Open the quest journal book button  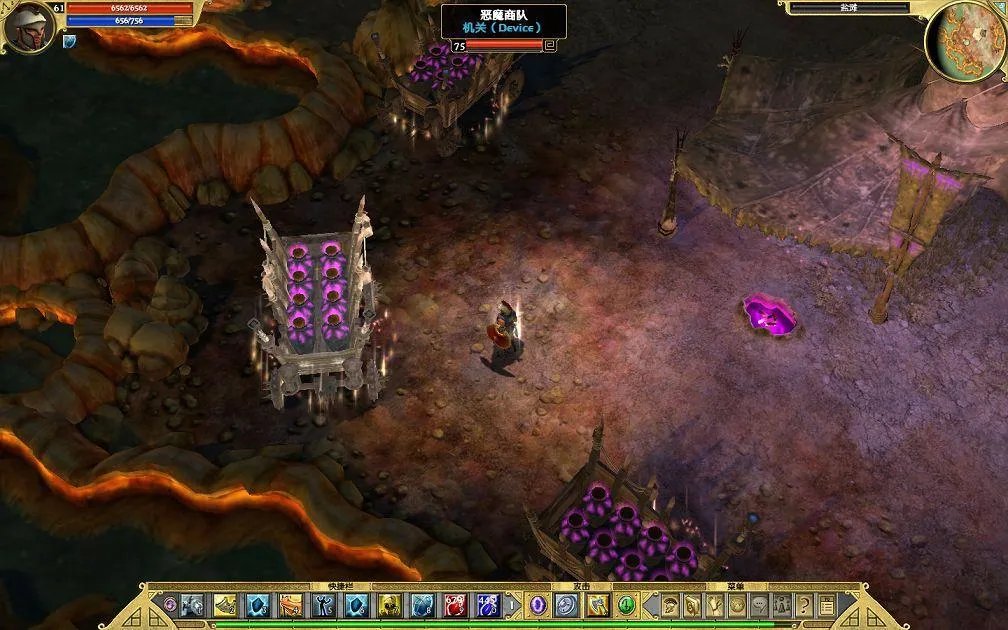[692, 605]
